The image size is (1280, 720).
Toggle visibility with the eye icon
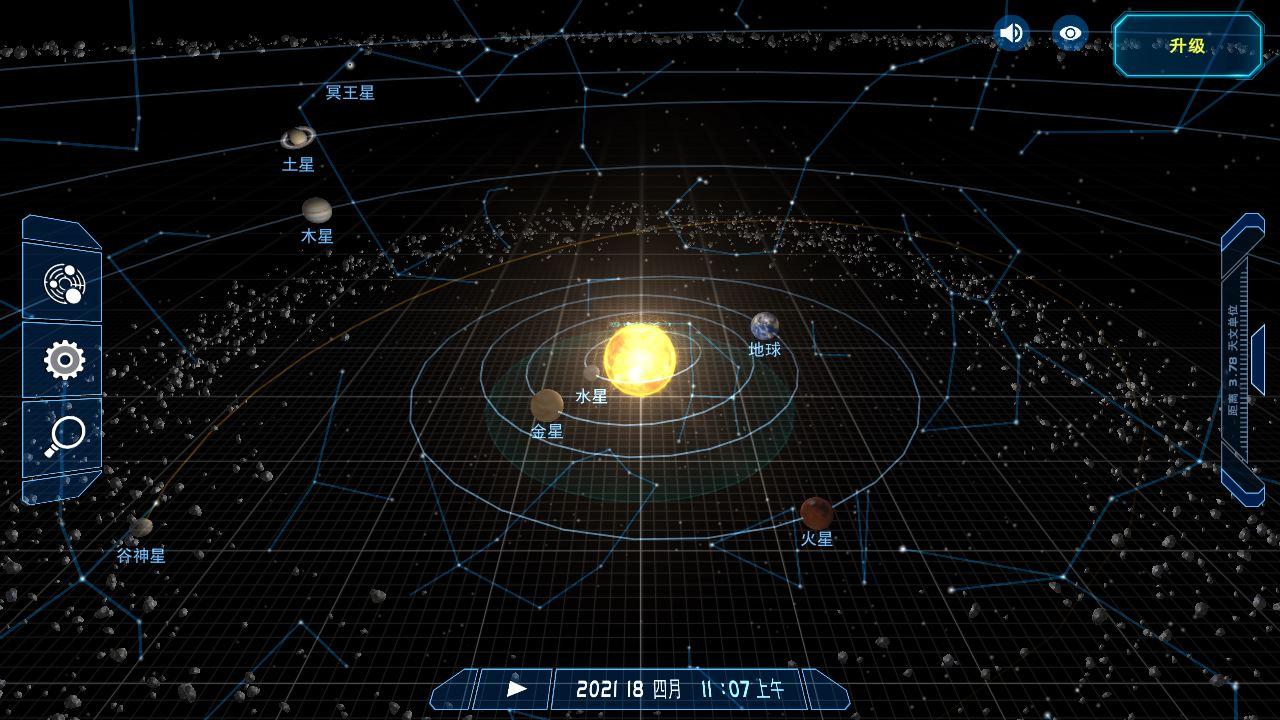(x=1070, y=33)
